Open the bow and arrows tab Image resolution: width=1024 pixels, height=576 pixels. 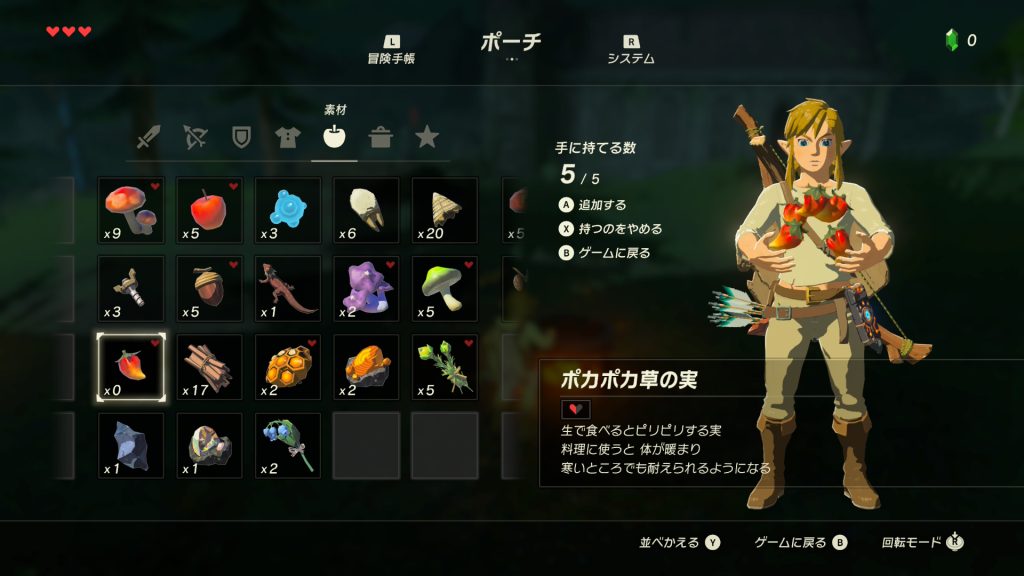pyautogui.click(x=195, y=137)
